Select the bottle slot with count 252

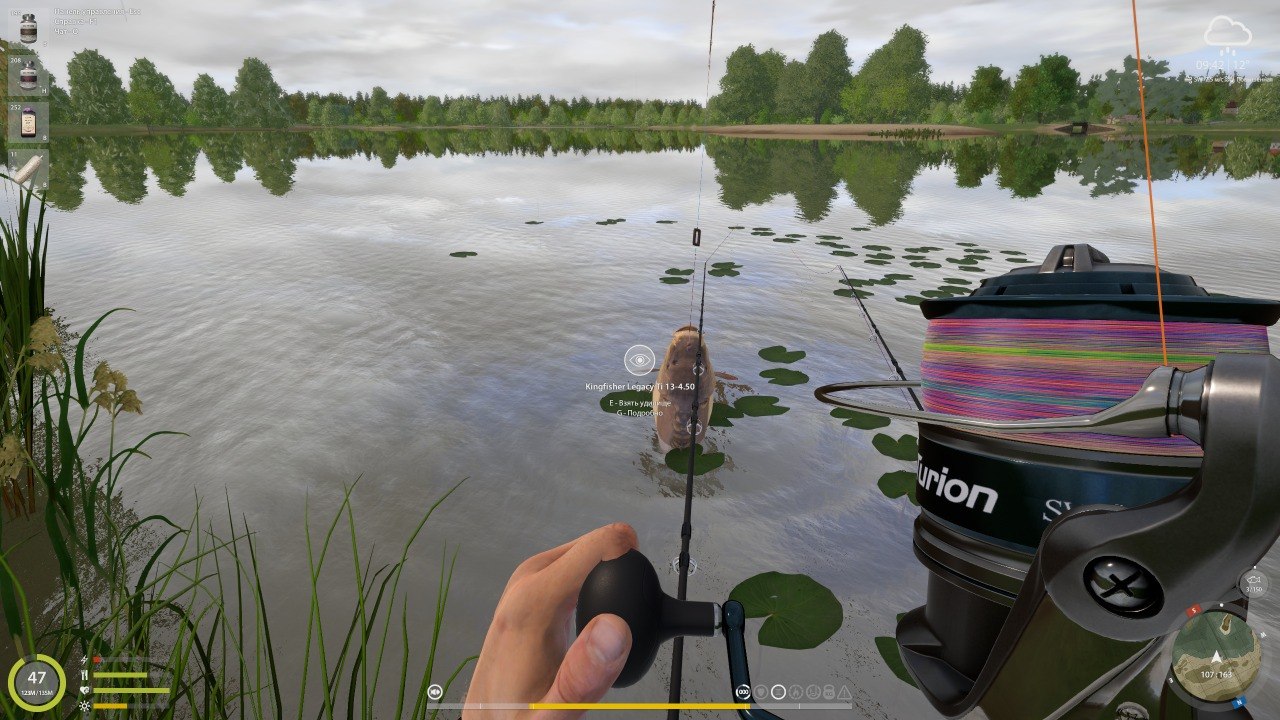(28, 121)
